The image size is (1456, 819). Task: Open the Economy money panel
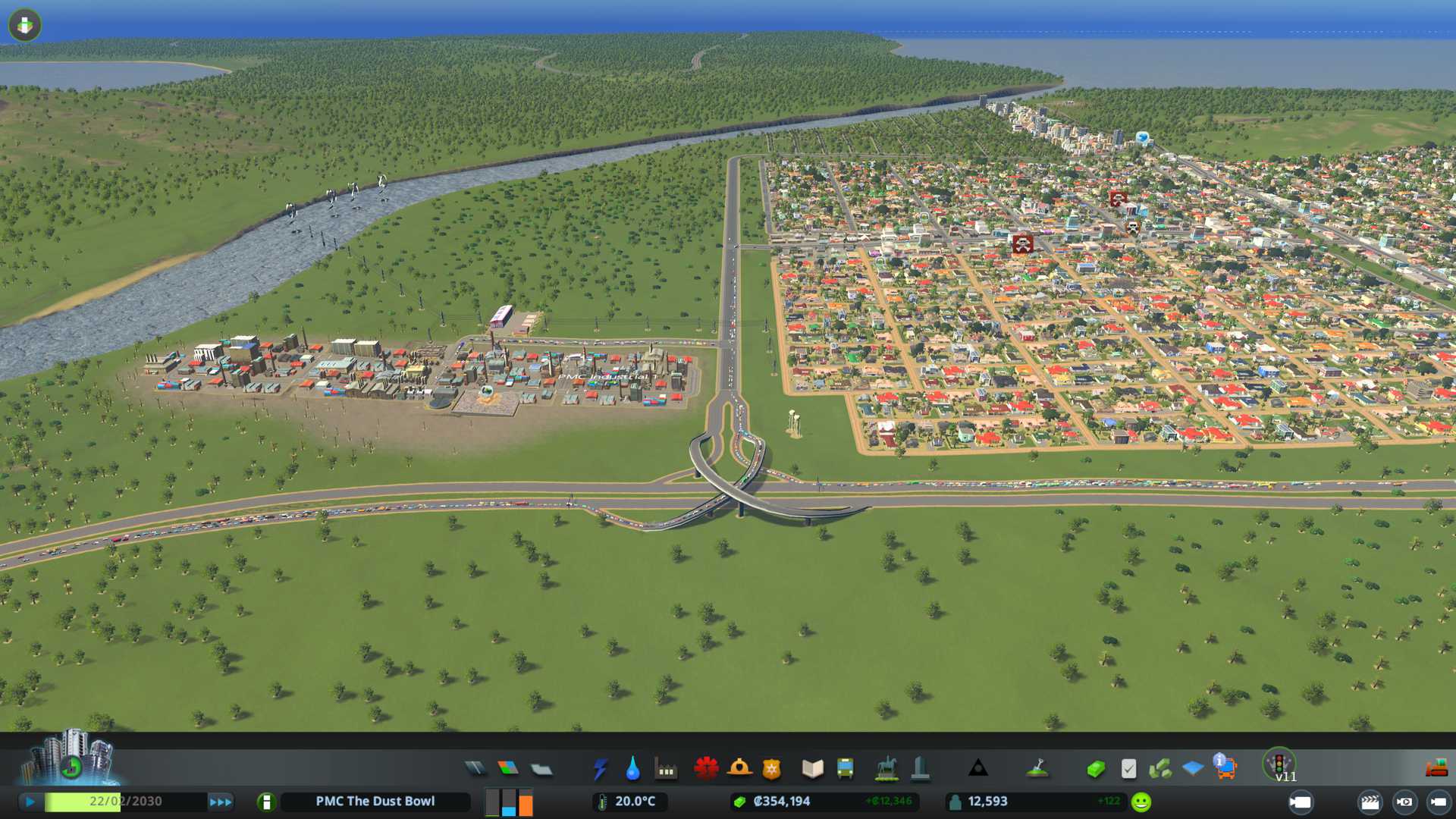point(1095,769)
